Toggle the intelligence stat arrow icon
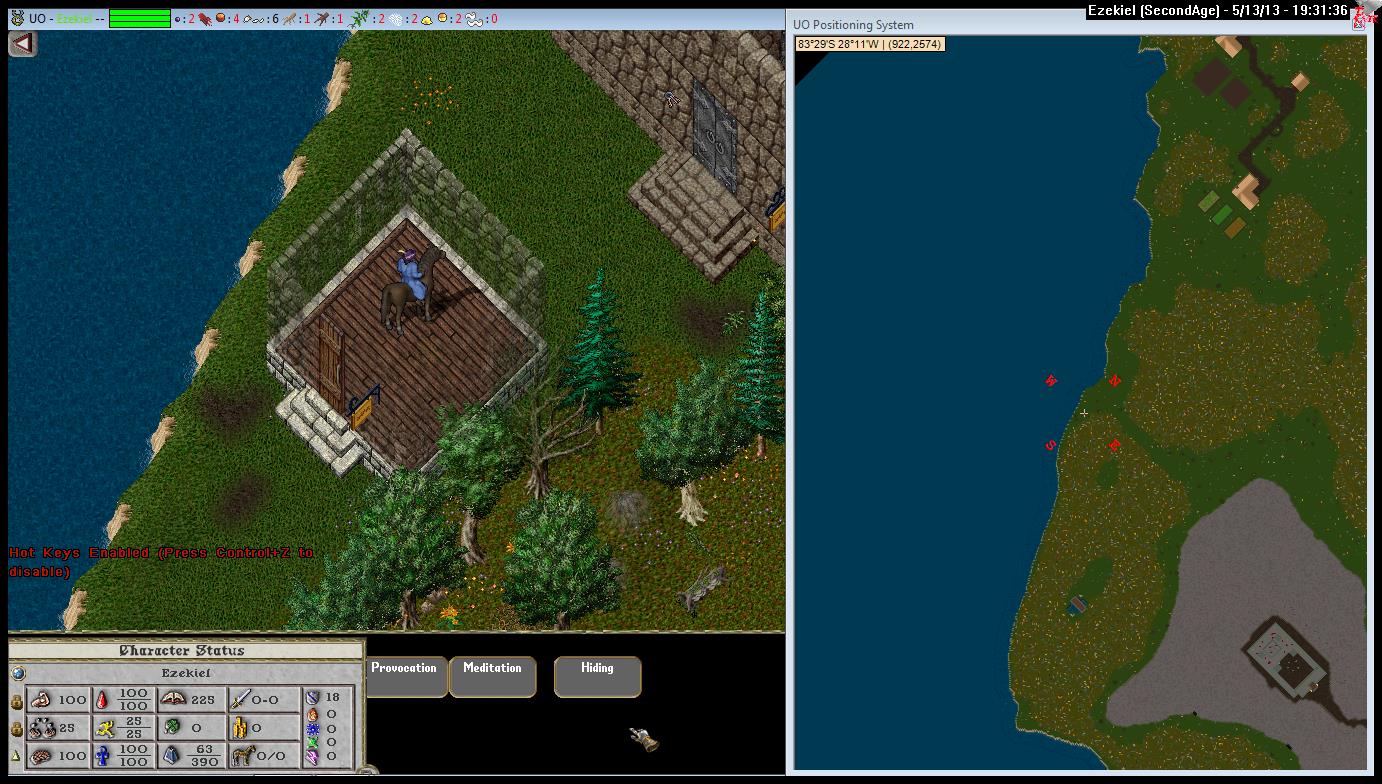The width and height of the screenshot is (1382, 784). (x=16, y=757)
